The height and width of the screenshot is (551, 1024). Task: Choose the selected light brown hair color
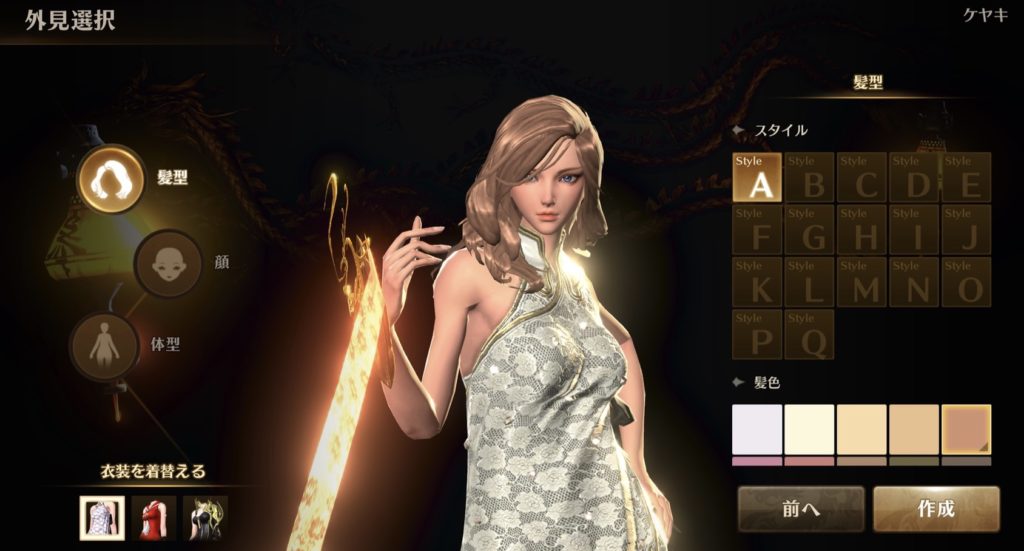966,429
